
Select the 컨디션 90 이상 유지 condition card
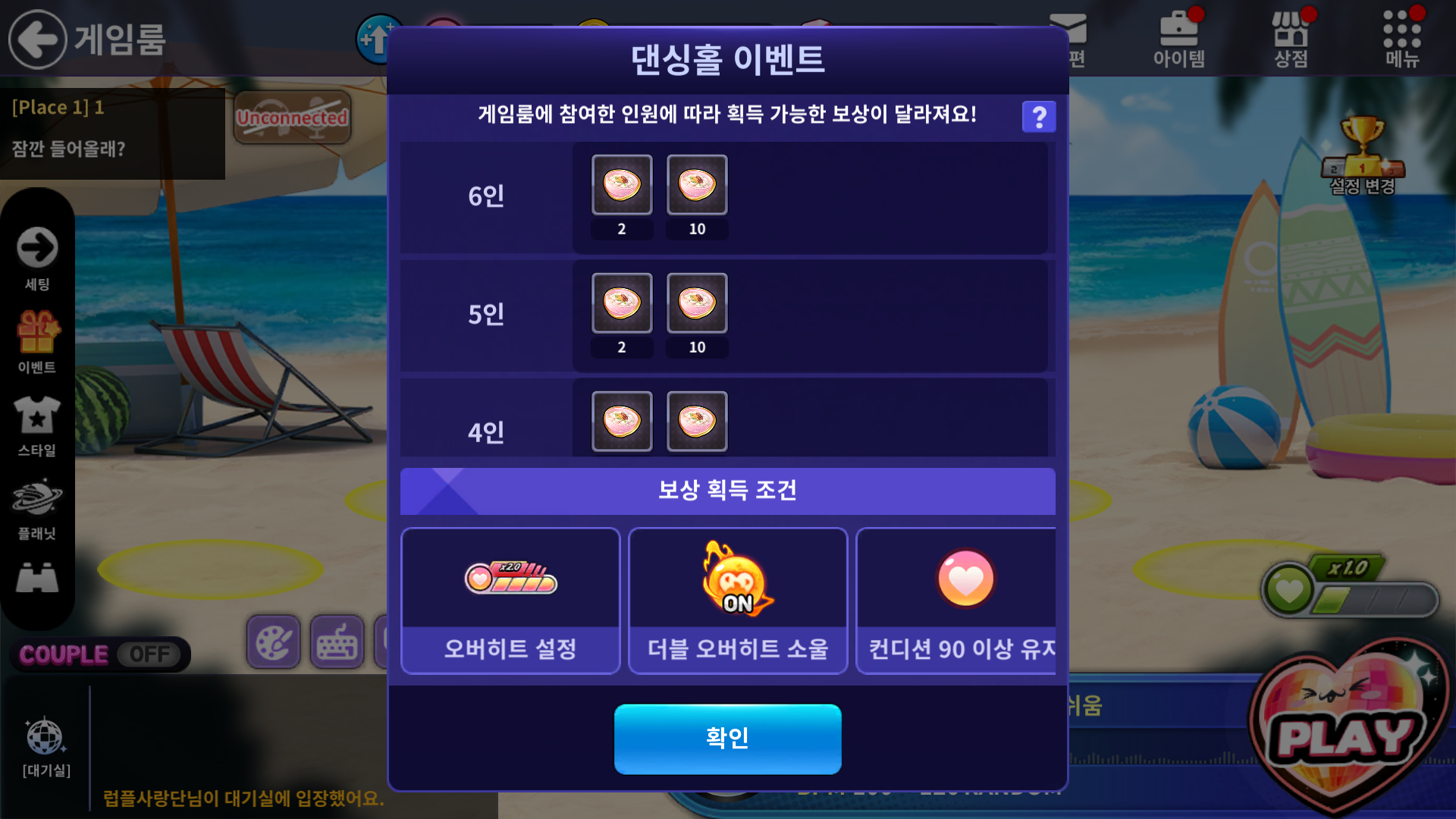(957, 601)
